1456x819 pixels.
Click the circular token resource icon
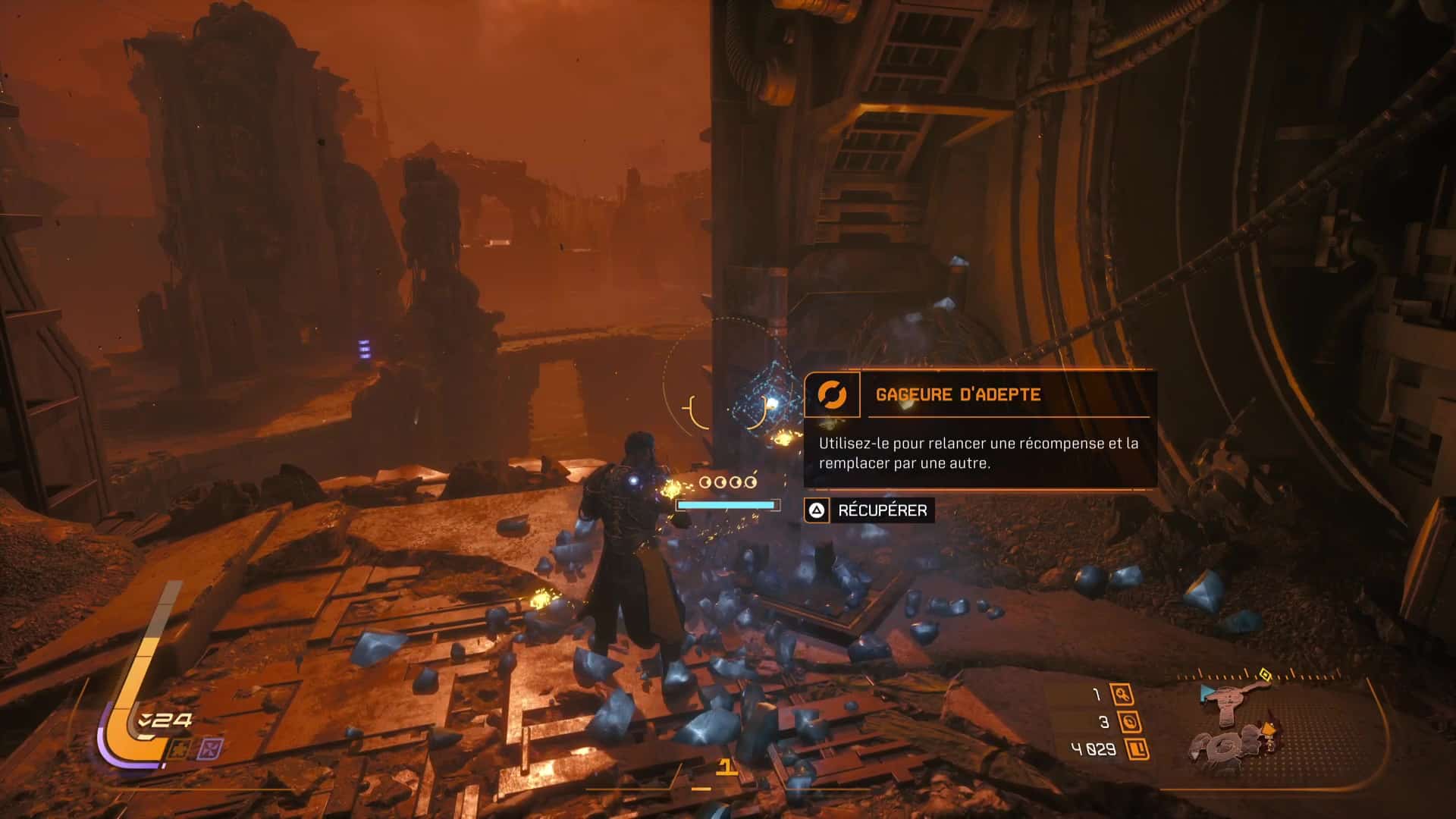tap(1128, 721)
